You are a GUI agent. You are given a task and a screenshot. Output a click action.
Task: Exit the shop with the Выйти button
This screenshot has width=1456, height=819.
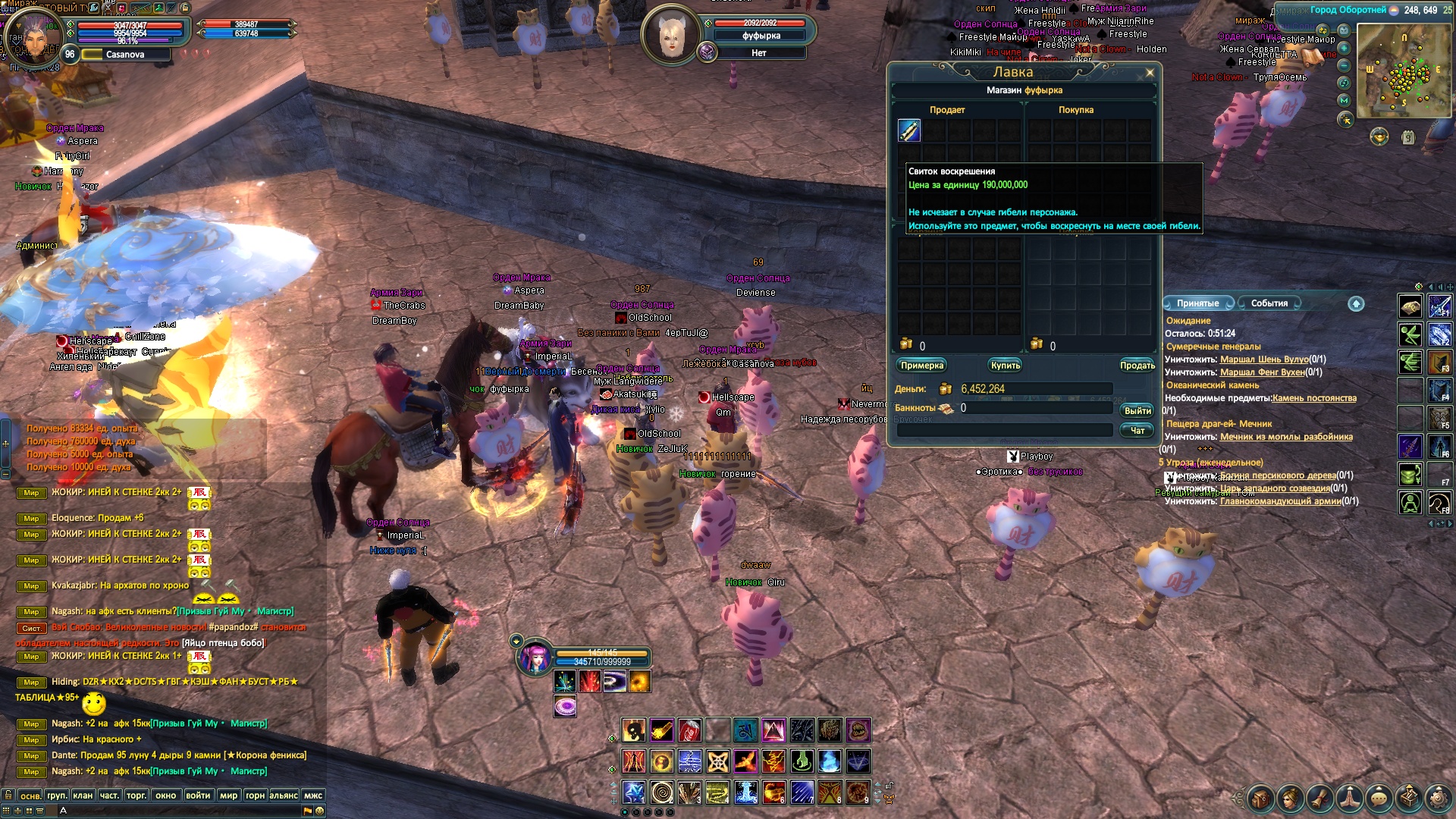pos(1137,410)
